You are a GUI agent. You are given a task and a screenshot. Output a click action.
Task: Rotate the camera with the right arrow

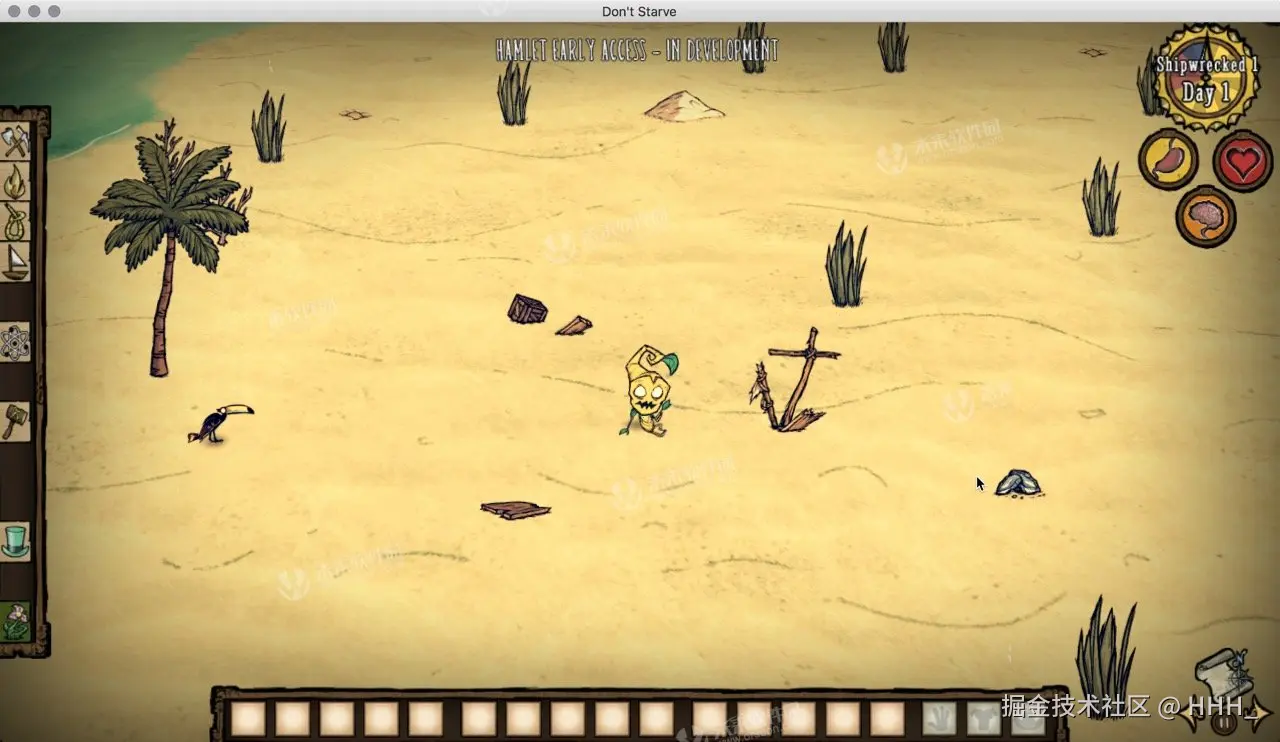pyautogui.click(x=1258, y=714)
